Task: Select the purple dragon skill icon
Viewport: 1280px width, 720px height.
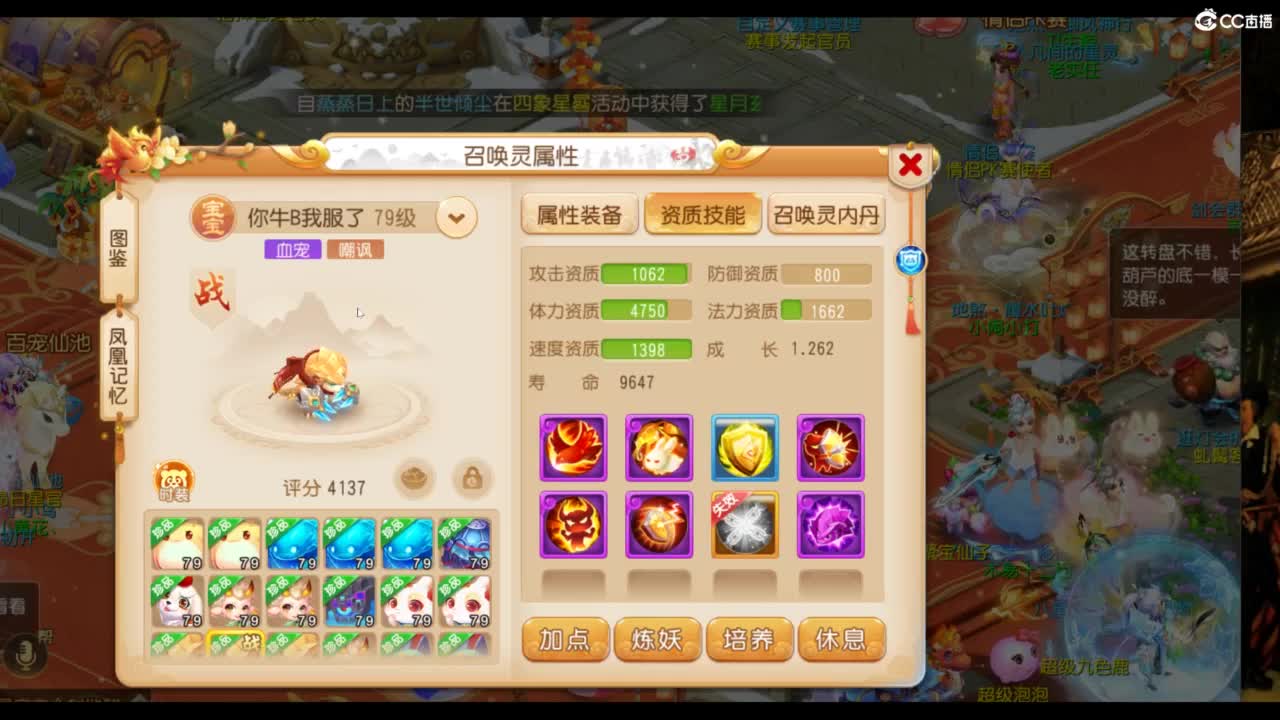Action: click(830, 524)
